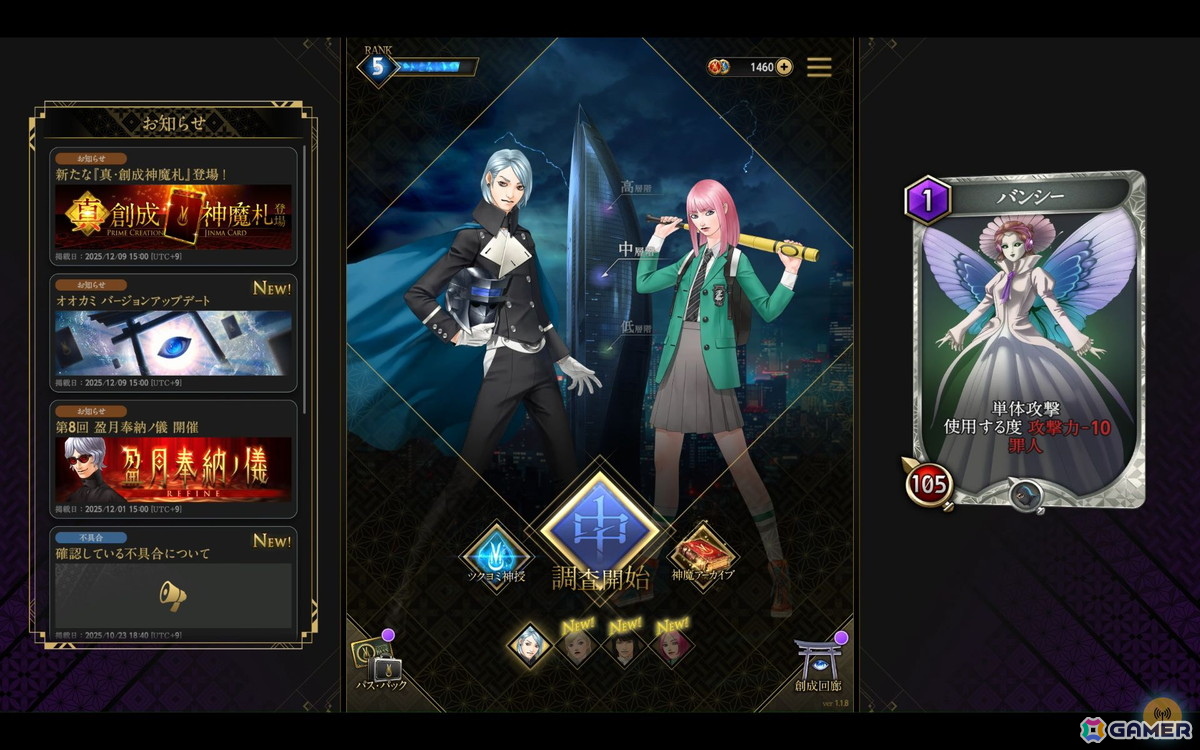Open the 神魔アーカイブ red book archive
Screen dimensions: 1200x750
pyautogui.click(x=703, y=555)
